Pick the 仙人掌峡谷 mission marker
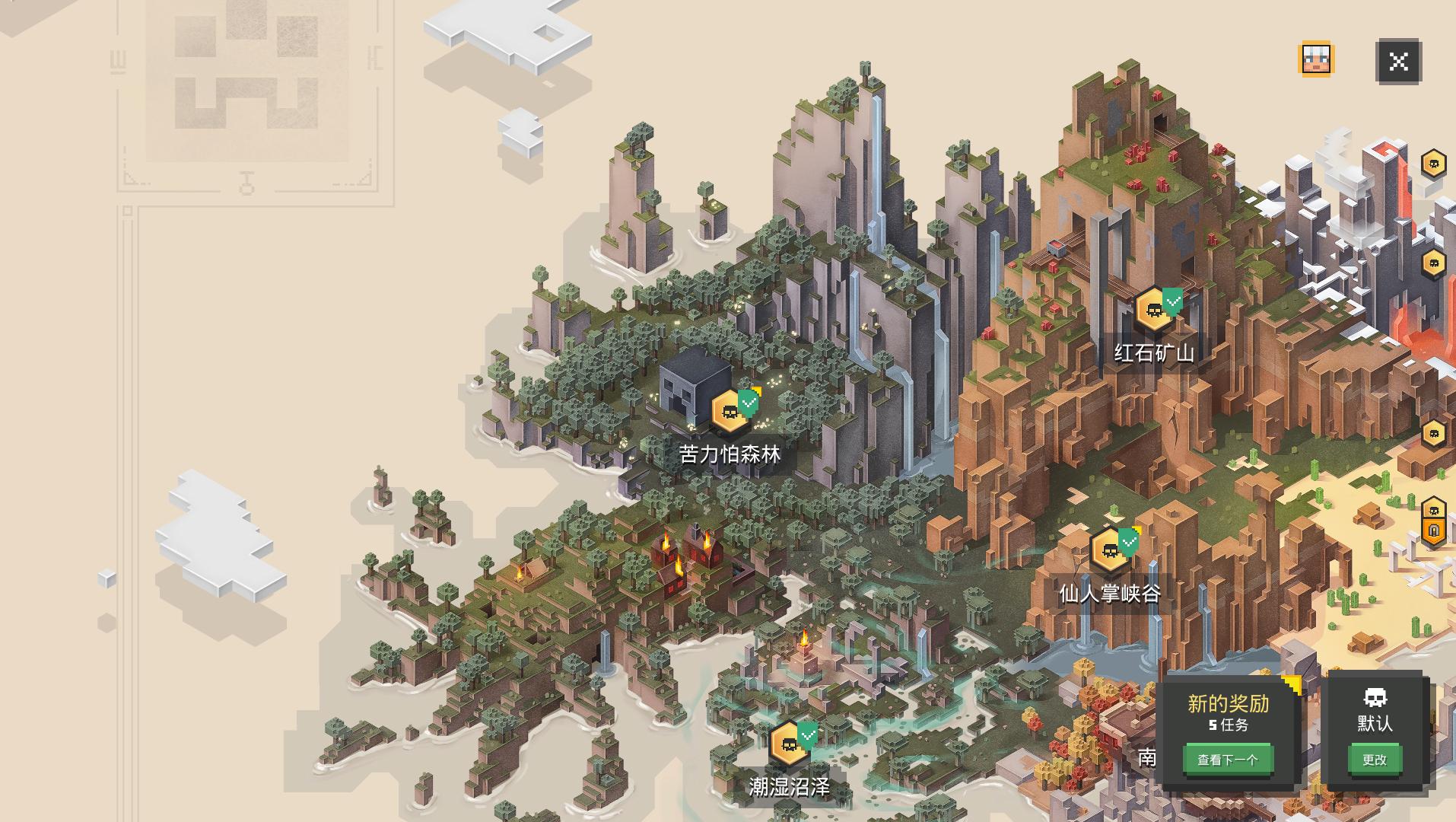The height and width of the screenshot is (822, 1456). [1109, 550]
